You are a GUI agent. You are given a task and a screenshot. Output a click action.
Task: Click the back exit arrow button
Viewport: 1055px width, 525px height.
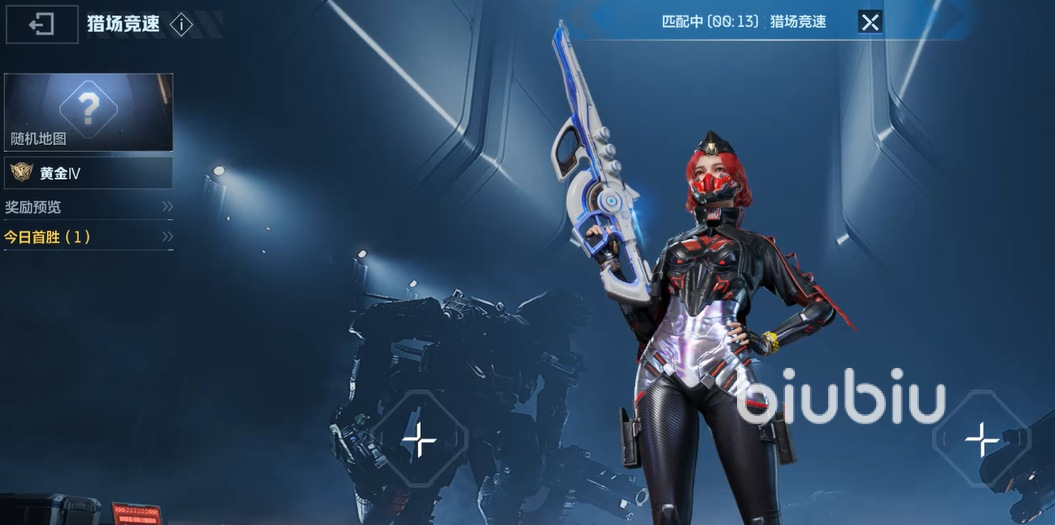tap(42, 25)
